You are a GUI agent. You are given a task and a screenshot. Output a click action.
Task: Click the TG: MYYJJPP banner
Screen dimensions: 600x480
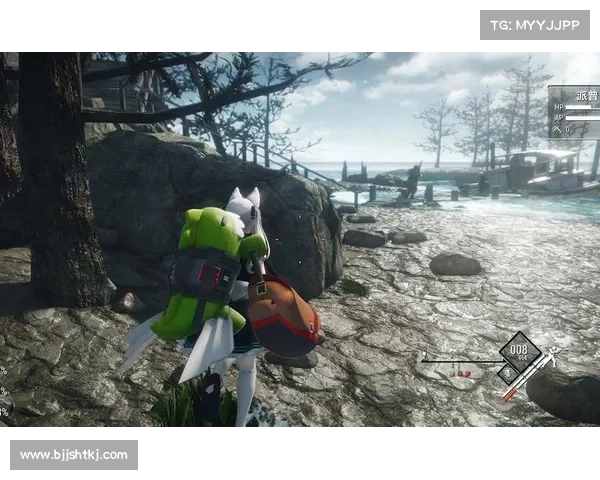535,24
